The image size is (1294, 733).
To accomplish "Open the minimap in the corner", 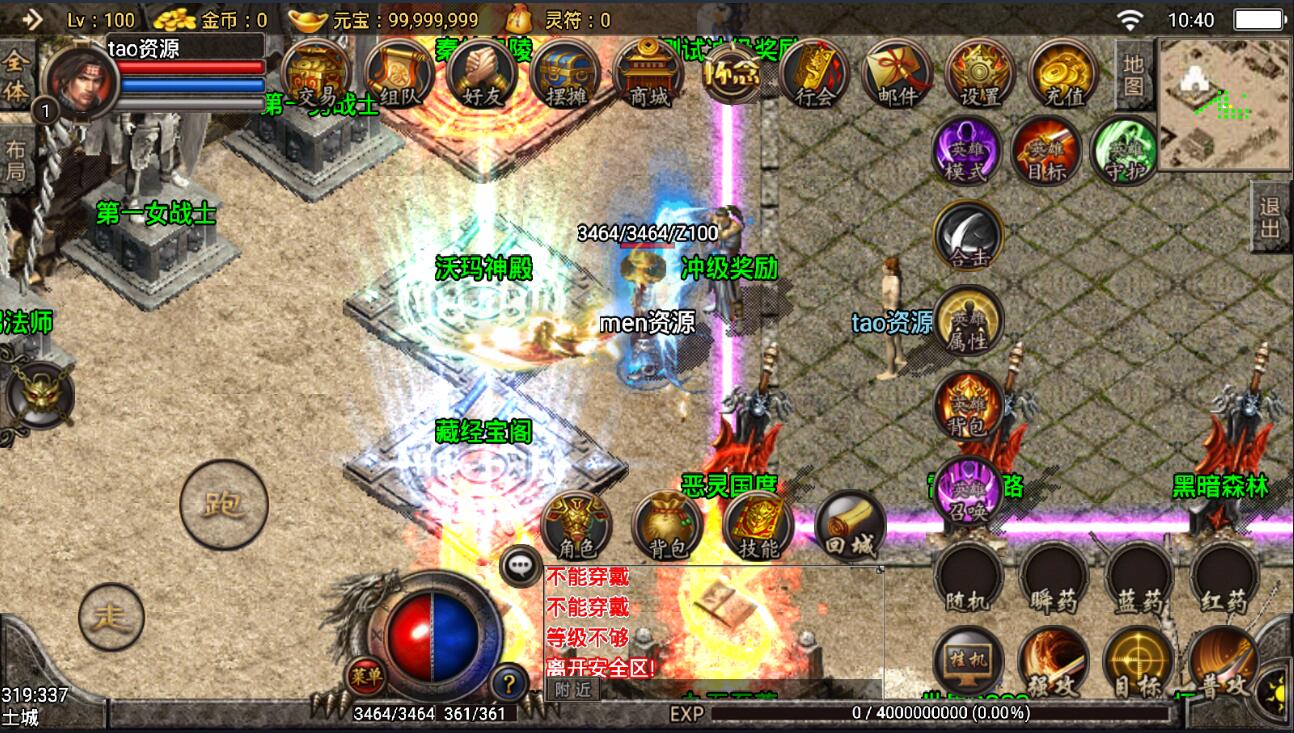I will (x=1223, y=103).
